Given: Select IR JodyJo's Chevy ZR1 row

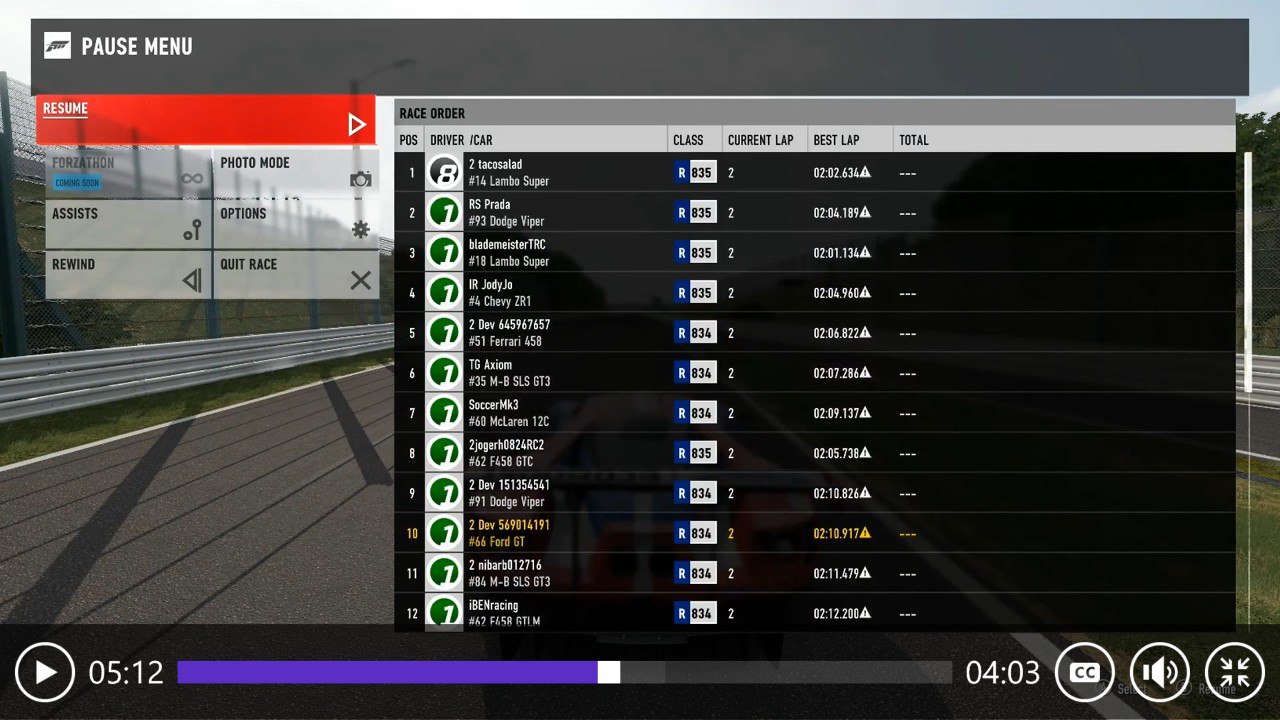Looking at the screenshot, I should click(x=814, y=293).
